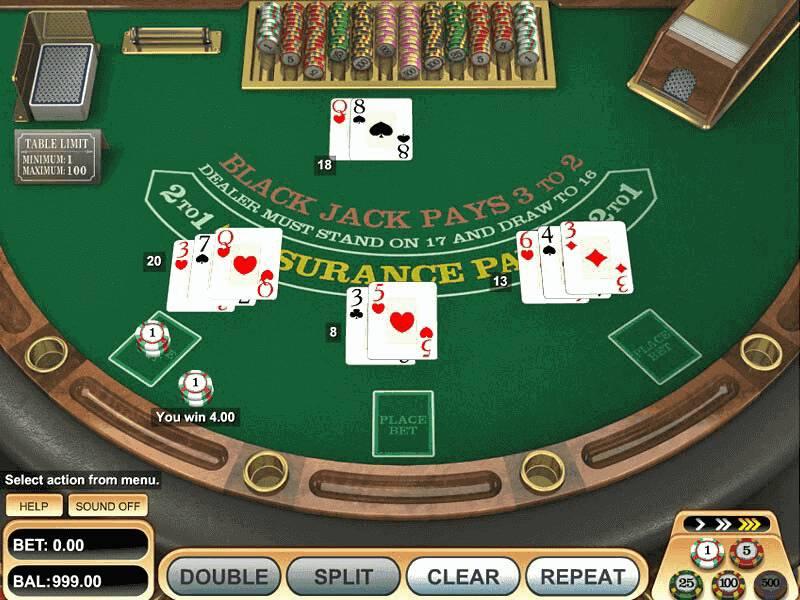The image size is (800, 600).
Task: Open the HELP panel
Action: [x=34, y=506]
